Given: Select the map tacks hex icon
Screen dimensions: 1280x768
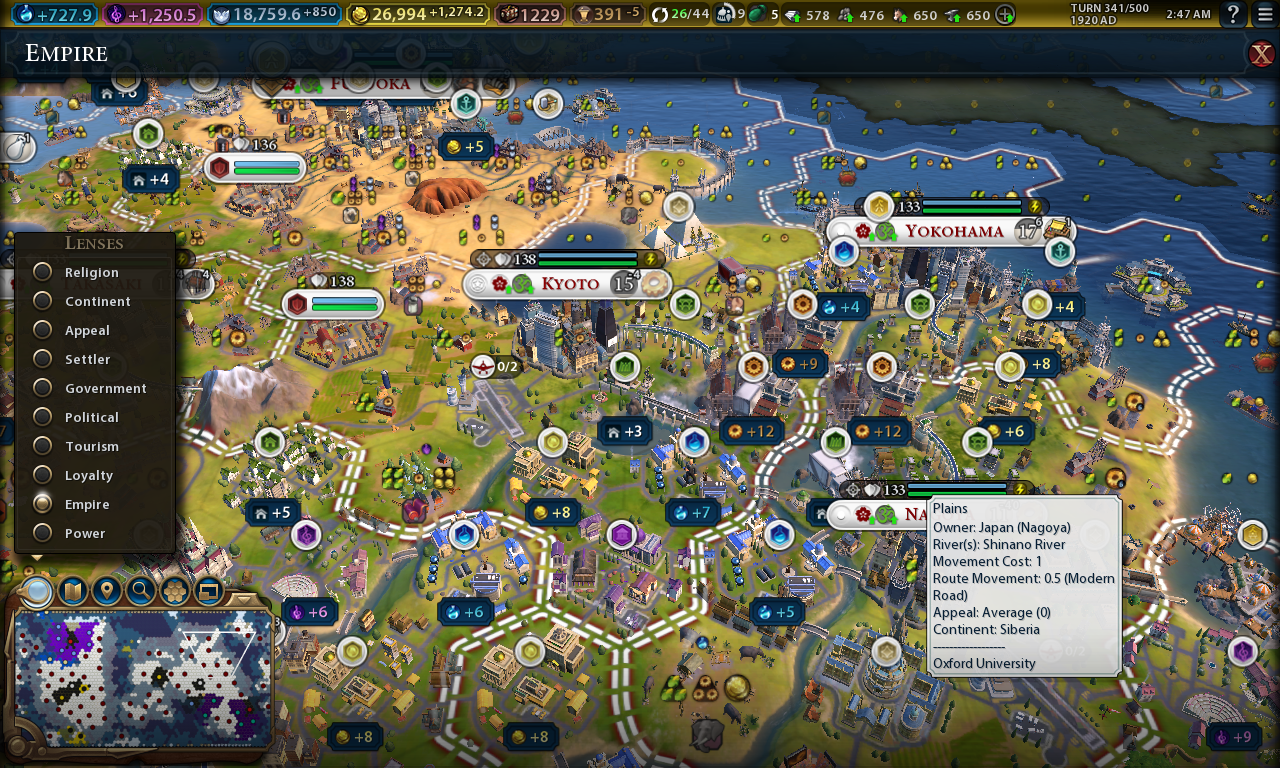Looking at the screenshot, I should point(174,592).
